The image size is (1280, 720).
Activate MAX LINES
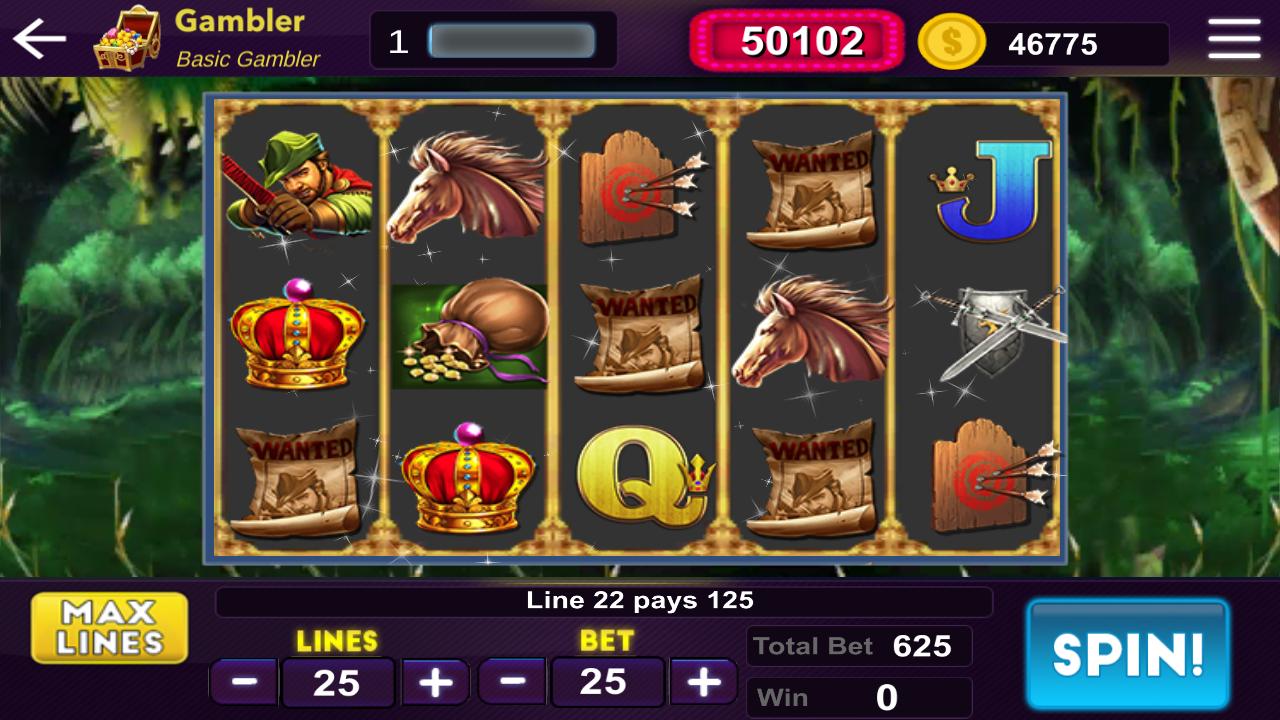pyautogui.click(x=109, y=626)
